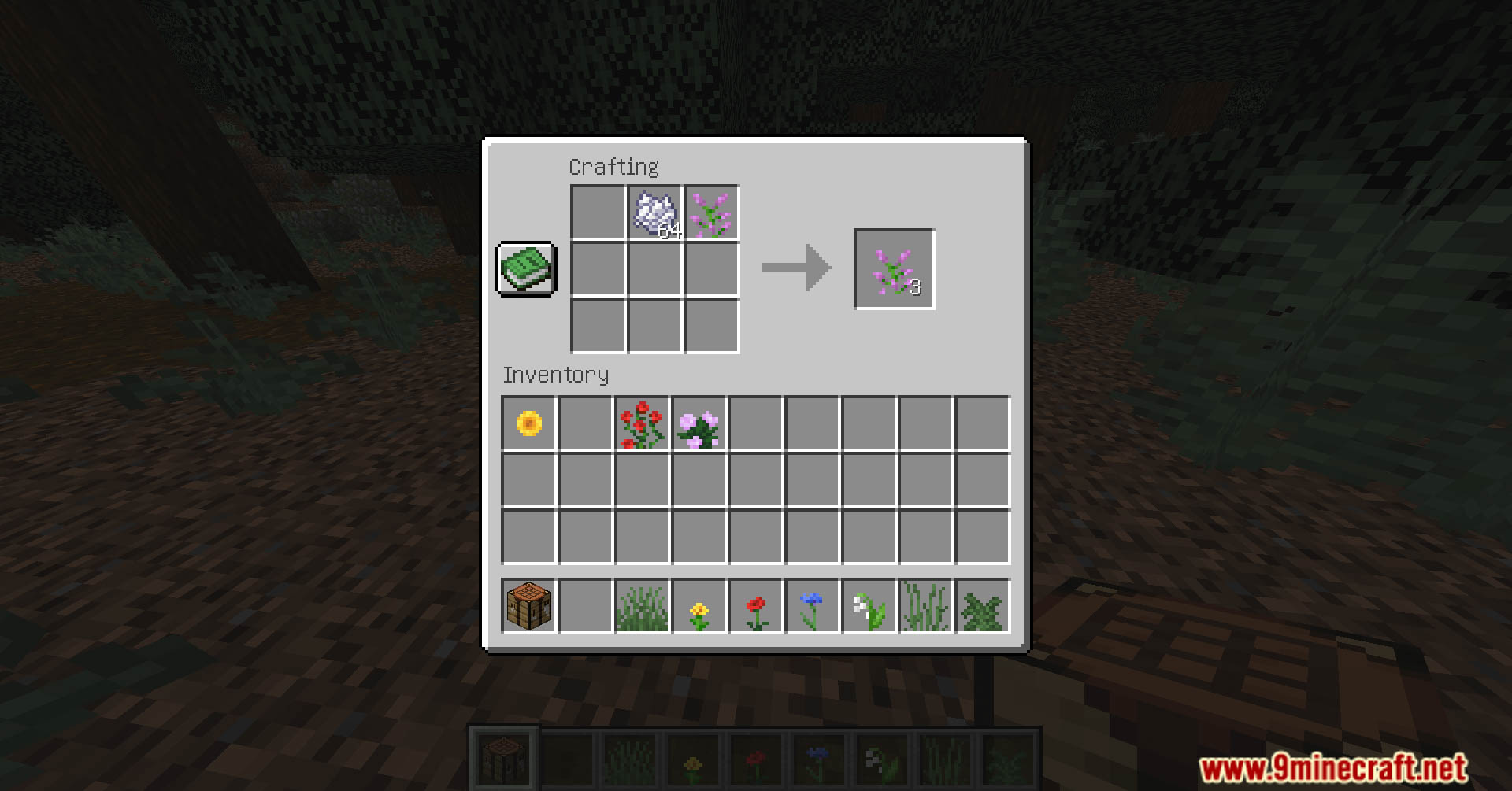Viewport: 1512px width, 791px height.
Task: Grab the poppy from the hotbar
Action: tap(756, 606)
